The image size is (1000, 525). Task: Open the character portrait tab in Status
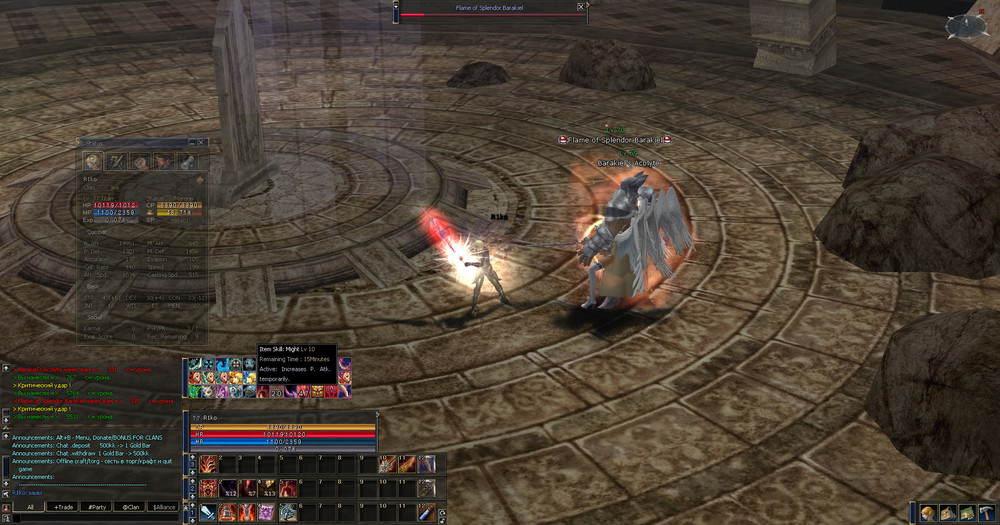click(93, 161)
